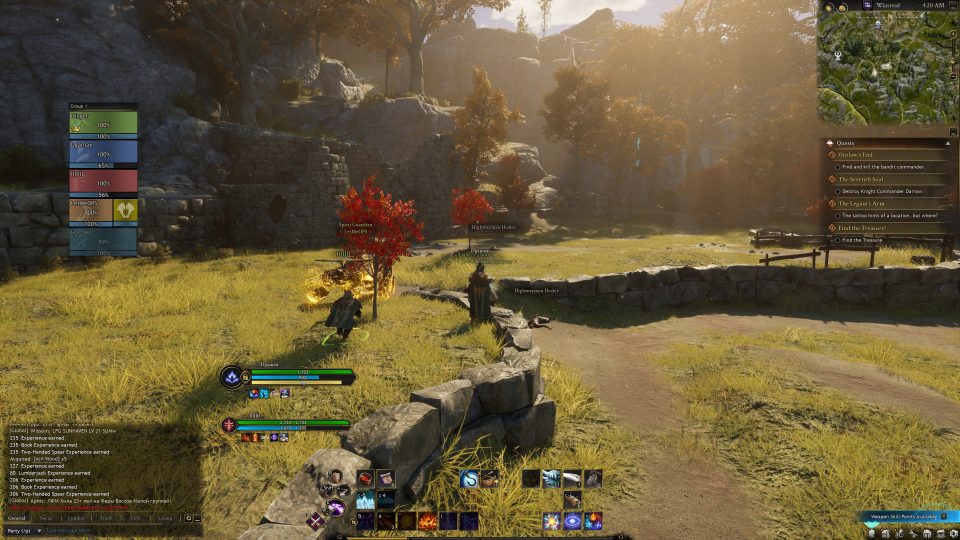Open chat settings gear button

click(190, 519)
